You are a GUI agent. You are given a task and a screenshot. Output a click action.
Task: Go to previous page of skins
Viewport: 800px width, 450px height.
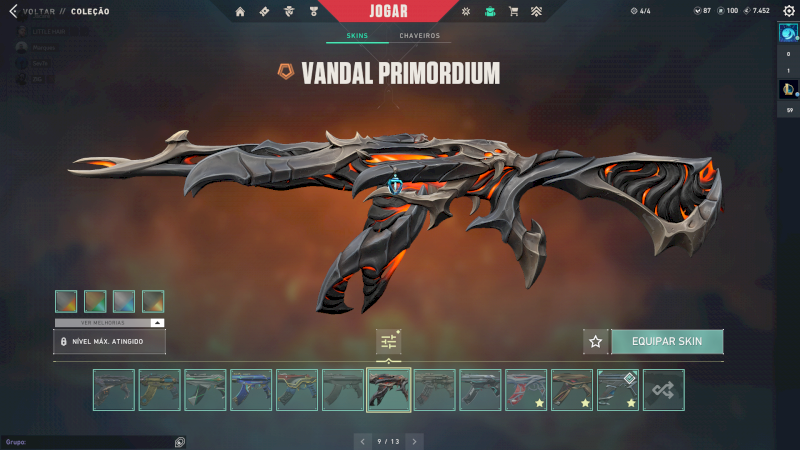pyautogui.click(x=364, y=440)
